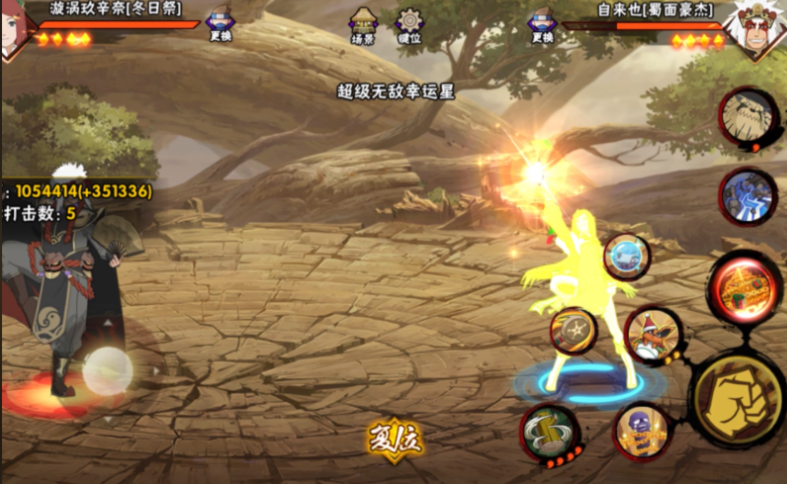Click 更换 next to Kushina's health bar

pyautogui.click(x=221, y=25)
